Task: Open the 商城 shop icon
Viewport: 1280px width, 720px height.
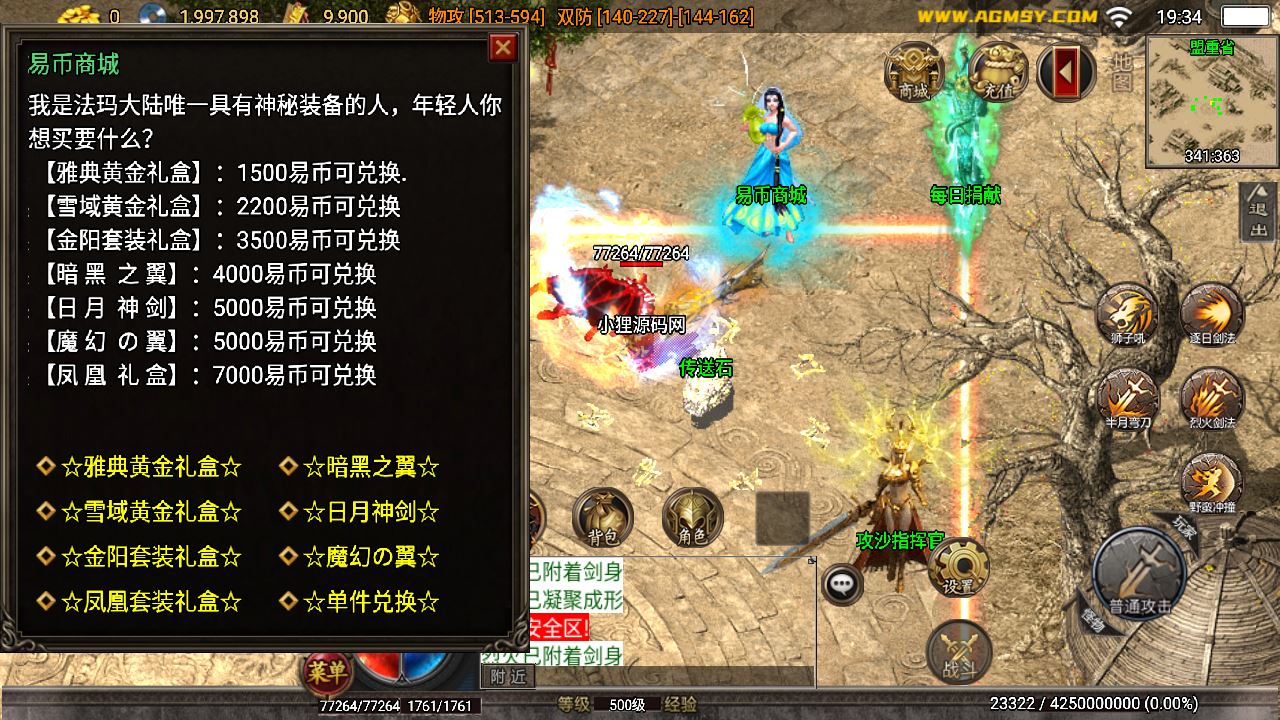Action: coord(912,70)
